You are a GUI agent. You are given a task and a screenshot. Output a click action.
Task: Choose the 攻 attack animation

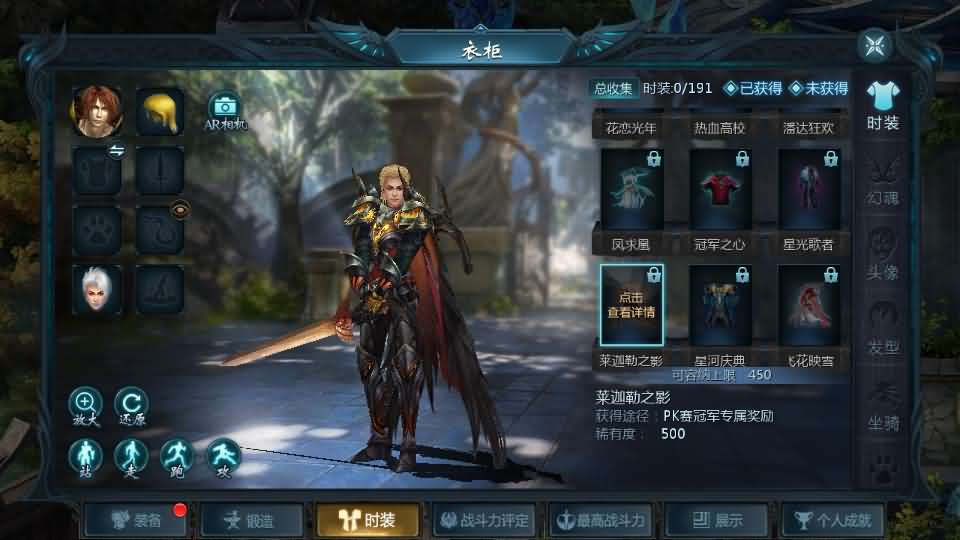point(223,457)
